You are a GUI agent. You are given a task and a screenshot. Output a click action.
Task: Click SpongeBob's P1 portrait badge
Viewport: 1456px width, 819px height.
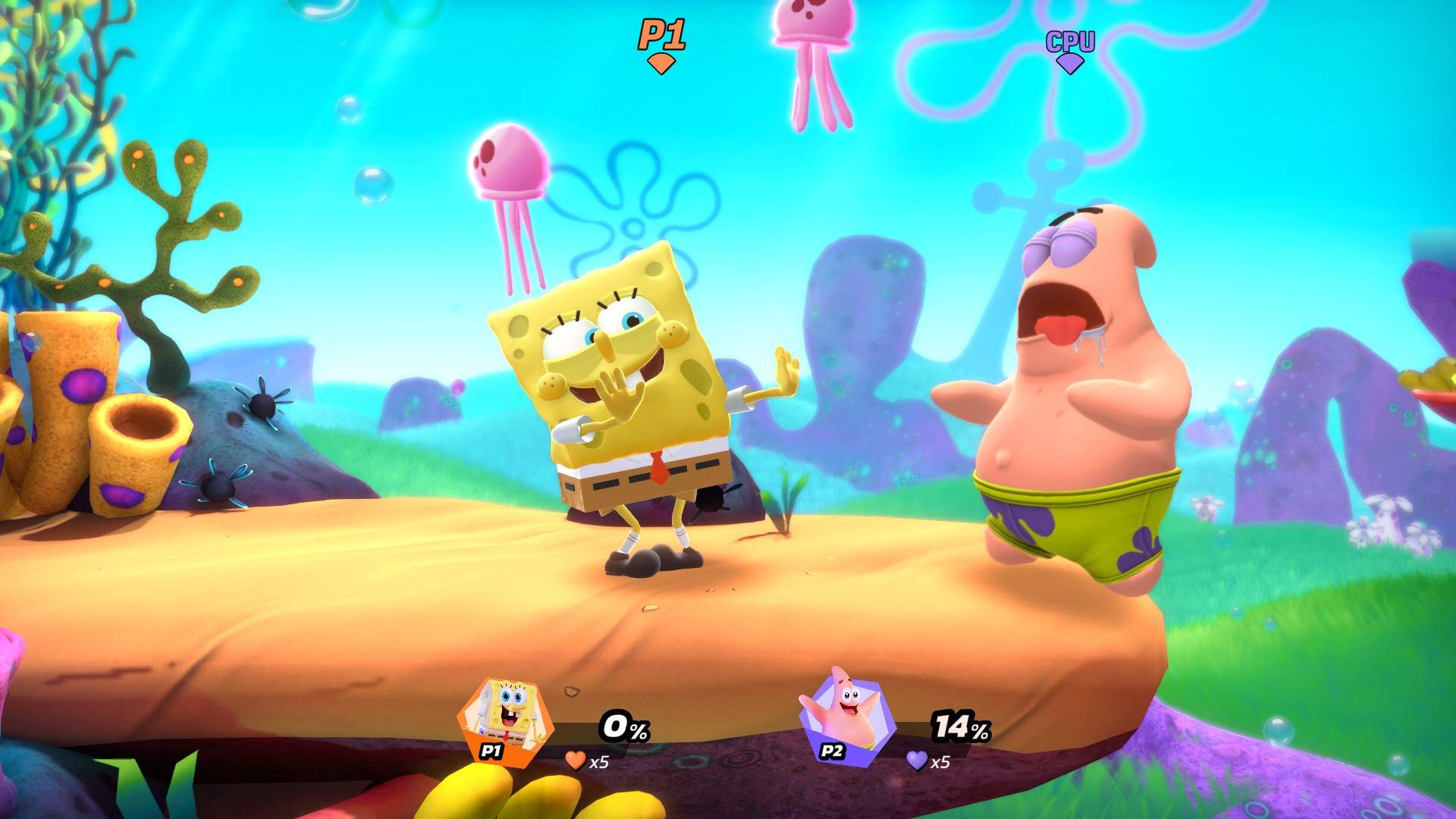coord(504,720)
